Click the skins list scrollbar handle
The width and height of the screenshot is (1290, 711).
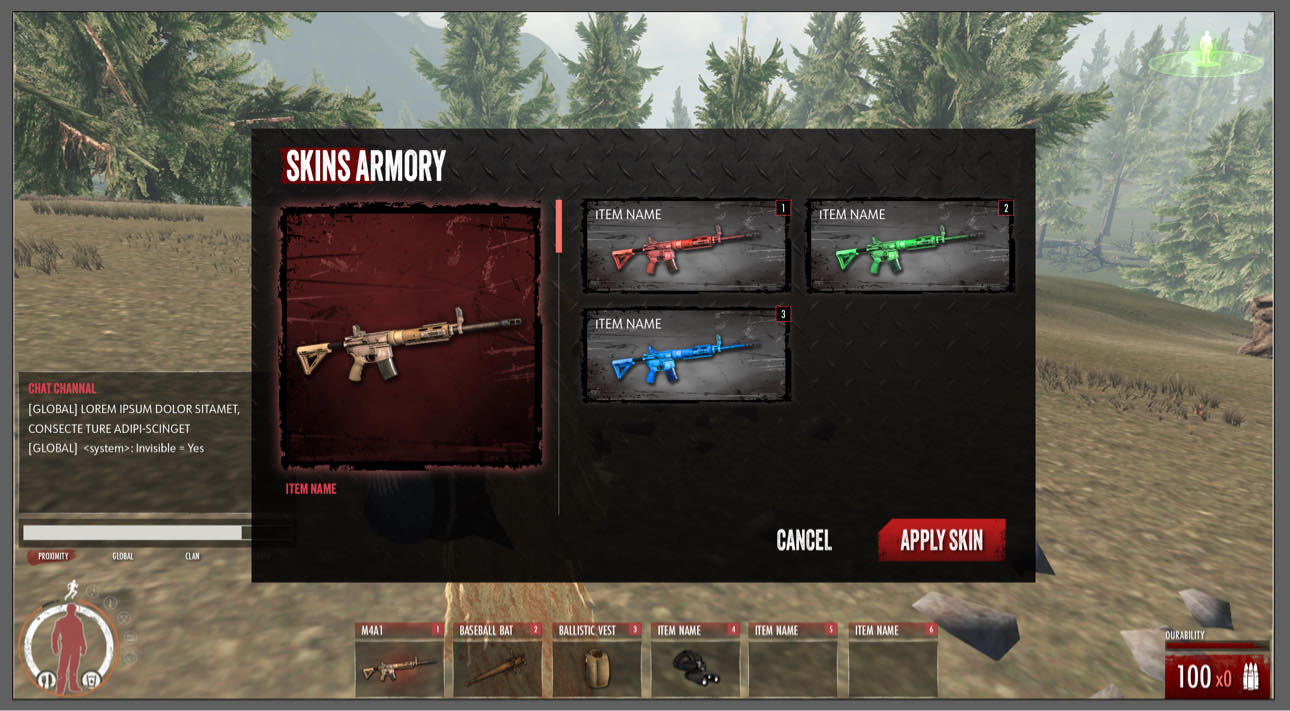coord(559,226)
